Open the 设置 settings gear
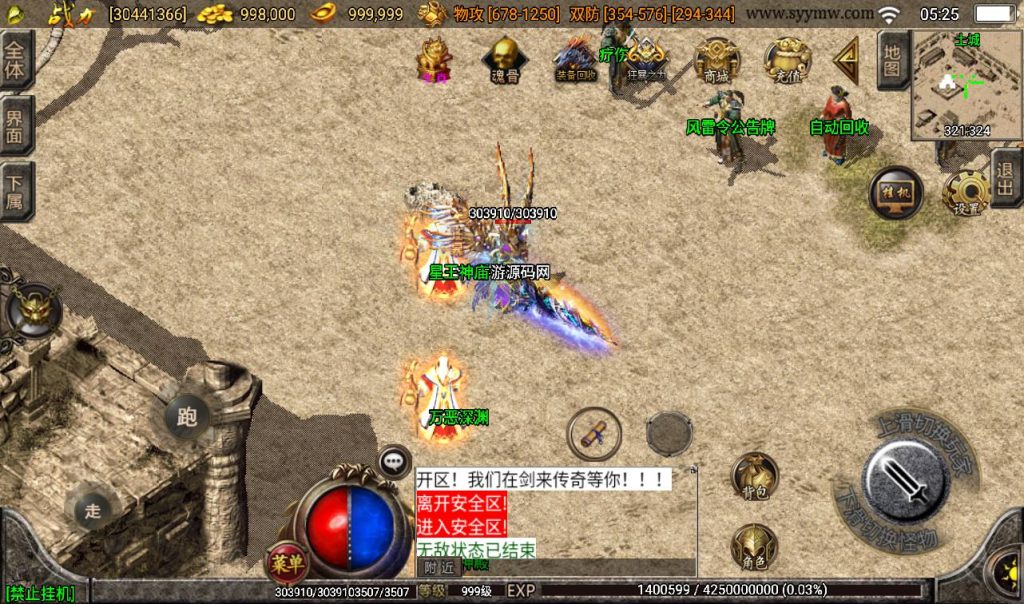The width and height of the screenshot is (1024, 604). [x=965, y=192]
